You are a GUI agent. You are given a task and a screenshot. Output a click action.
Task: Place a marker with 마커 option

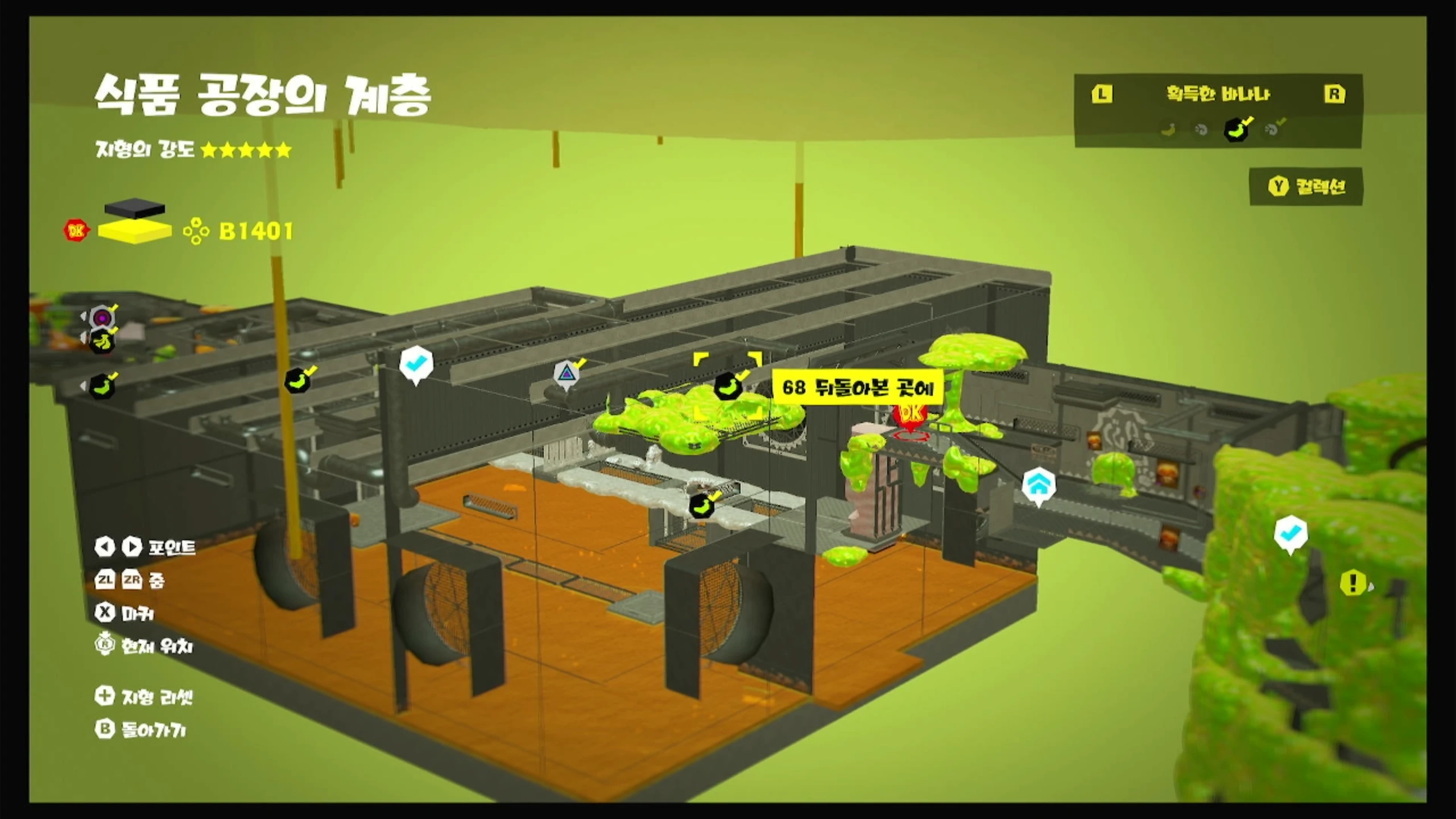125,613
